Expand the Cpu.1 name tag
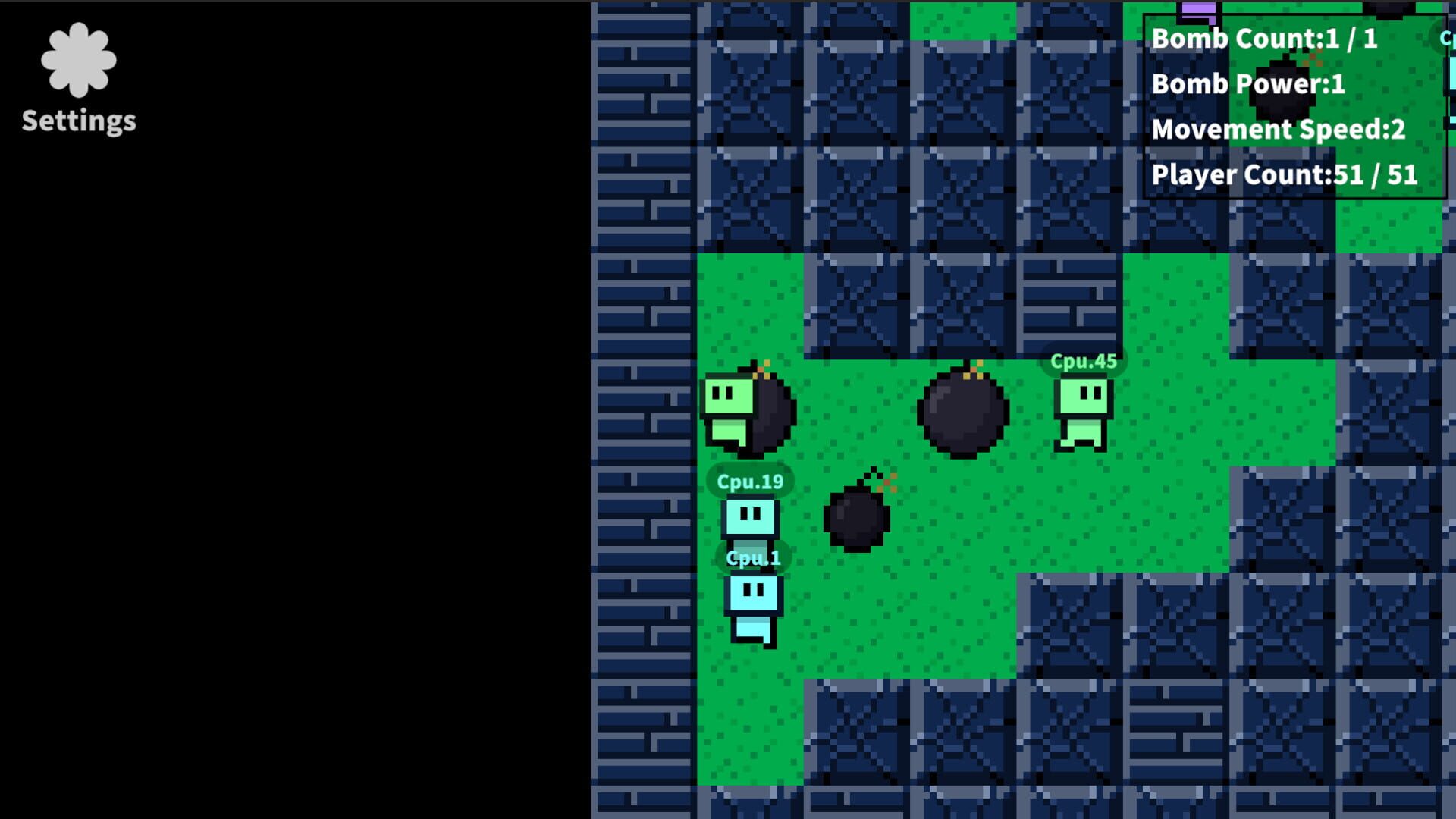 [753, 557]
